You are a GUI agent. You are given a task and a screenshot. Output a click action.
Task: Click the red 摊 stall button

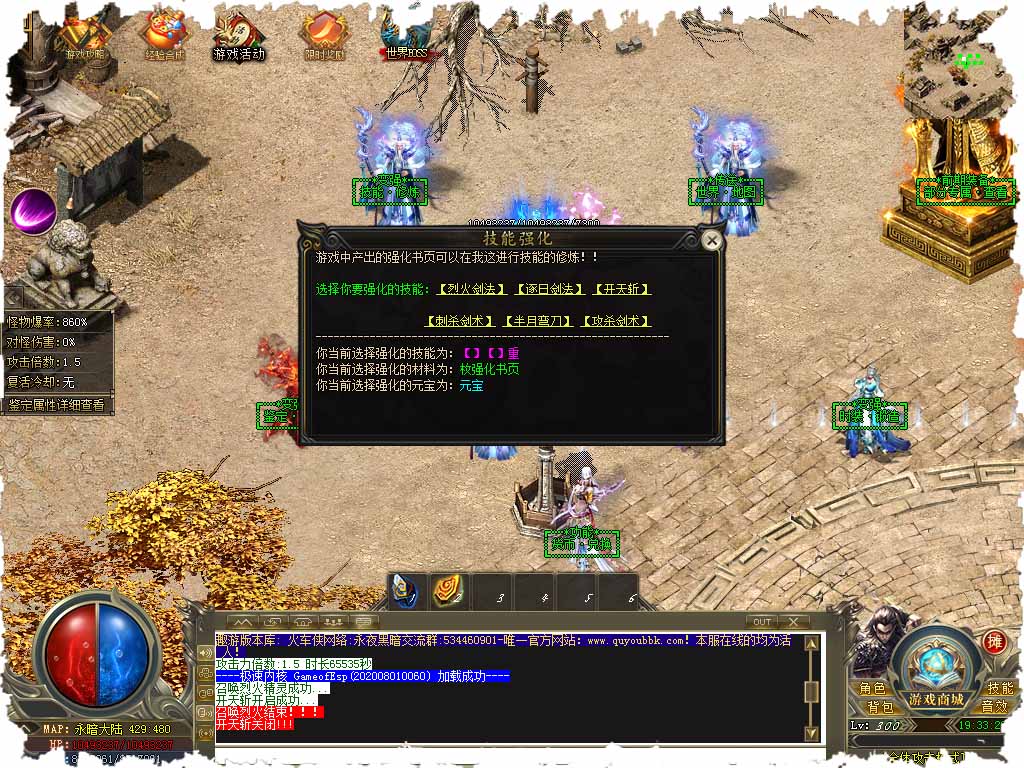tap(993, 641)
